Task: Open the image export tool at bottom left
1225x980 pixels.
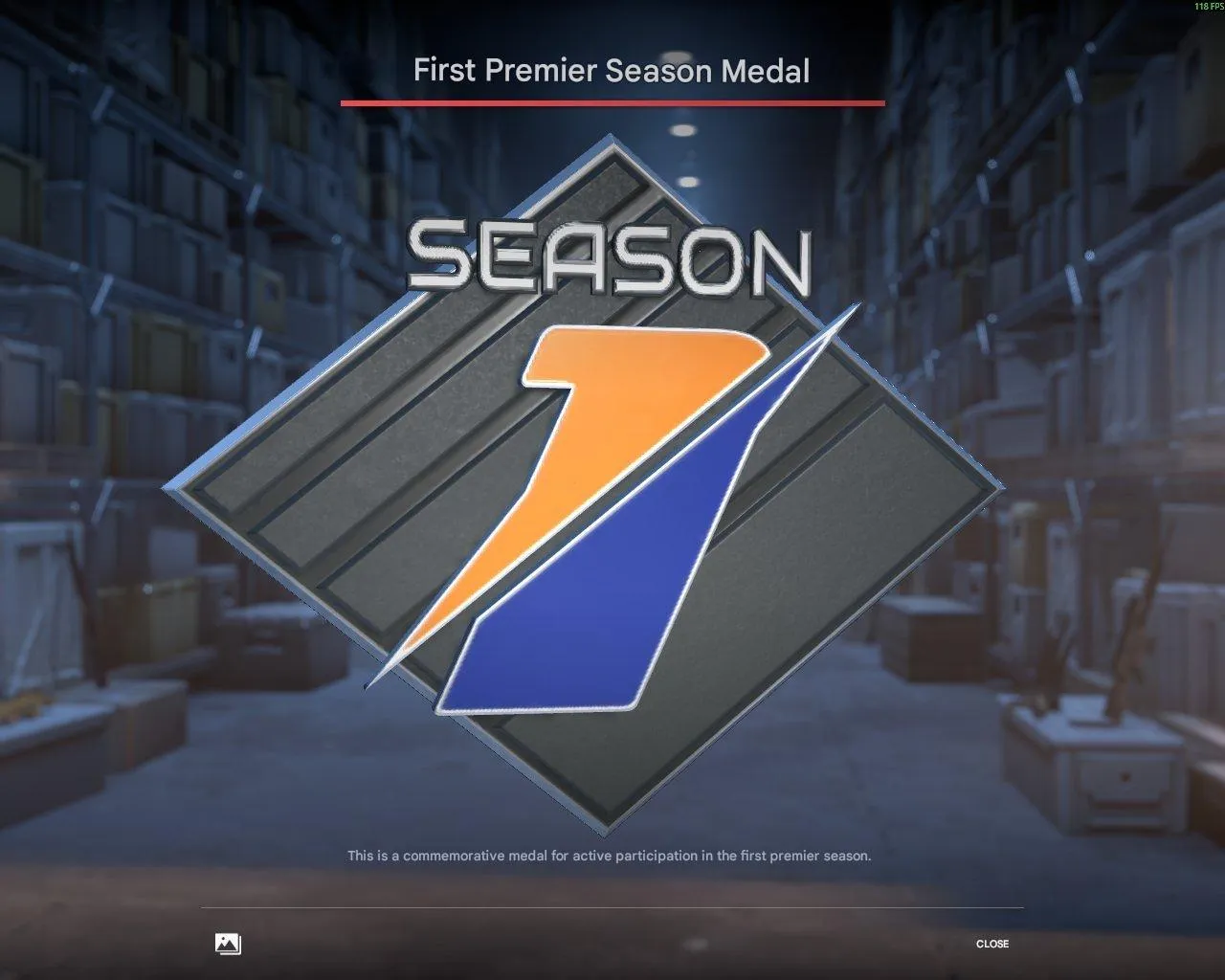Action: pyautogui.click(x=227, y=944)
